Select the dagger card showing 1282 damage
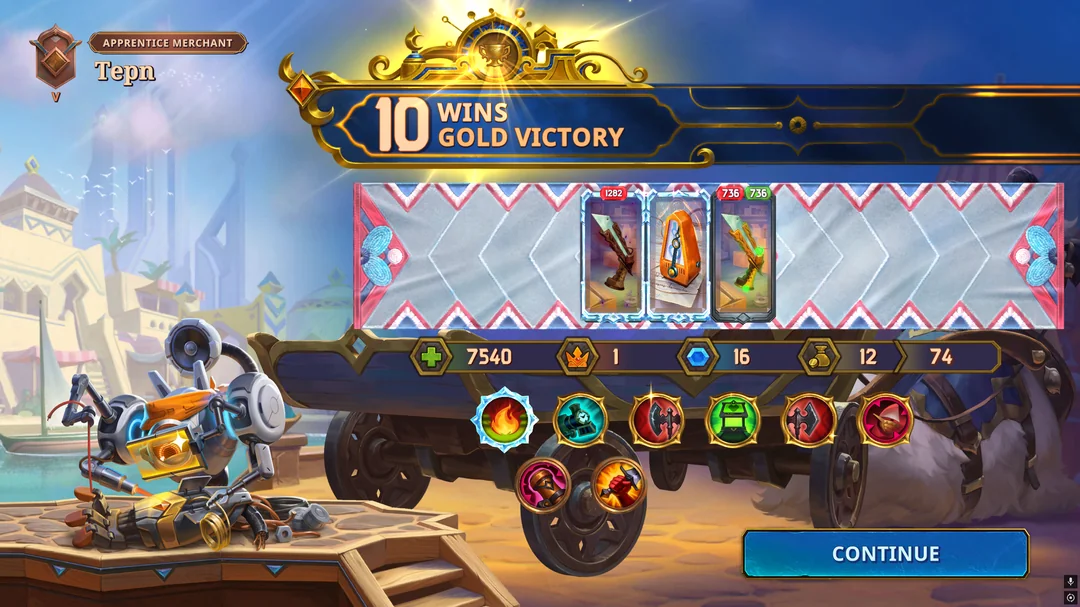This screenshot has height=607, width=1080. (612, 256)
